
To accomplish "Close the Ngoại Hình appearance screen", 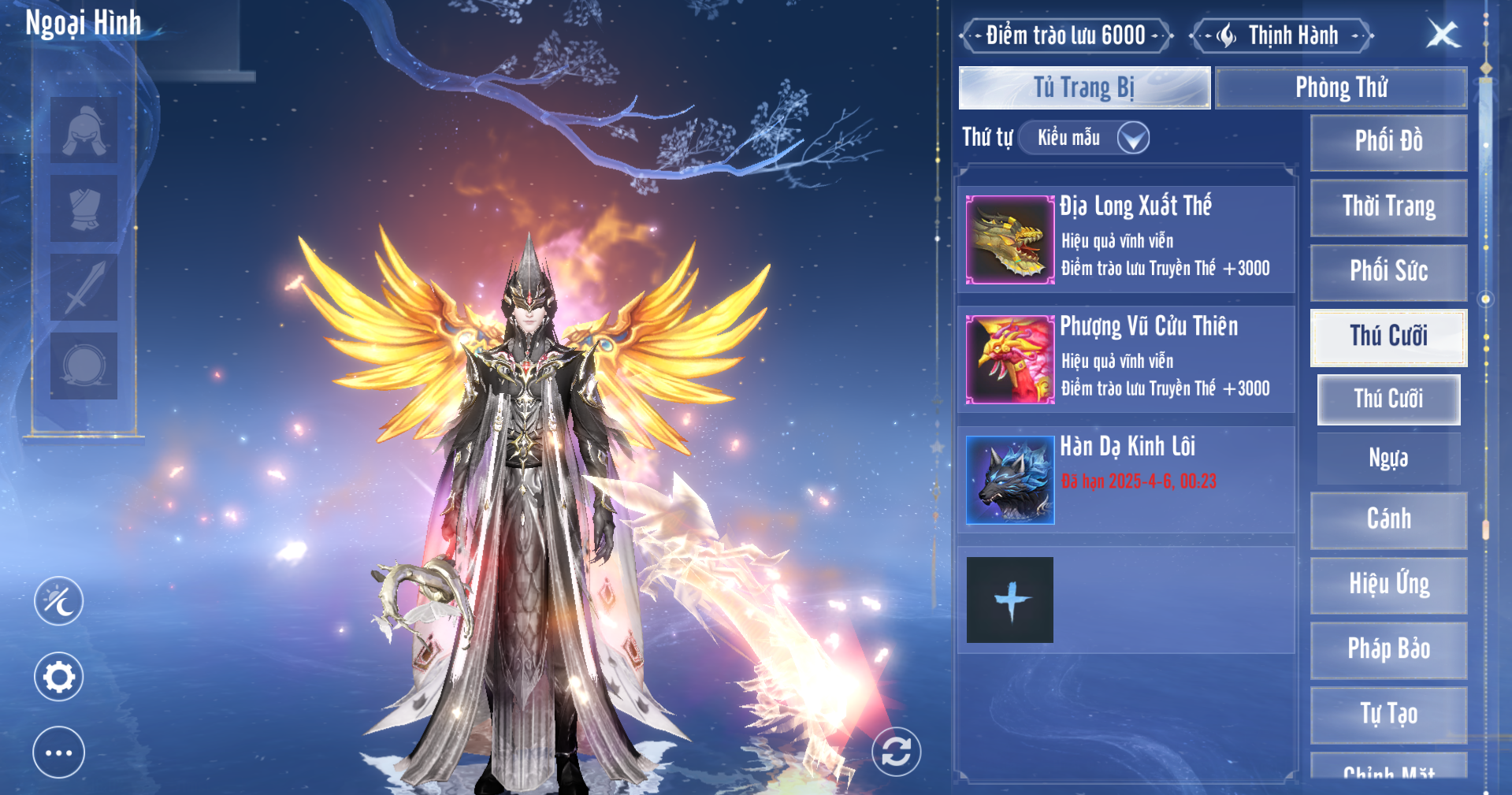I will (1443, 35).
